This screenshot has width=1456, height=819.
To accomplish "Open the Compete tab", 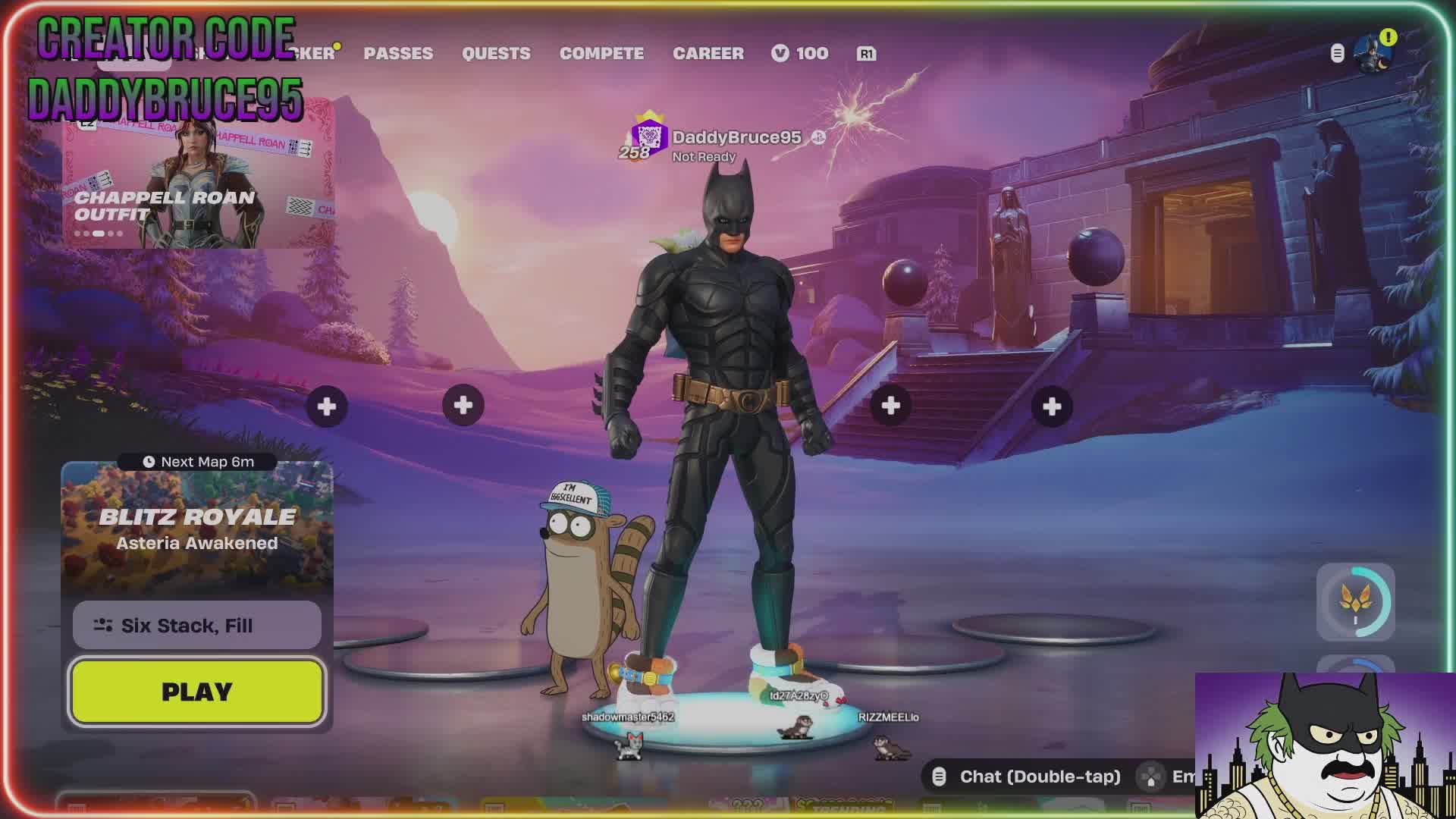I will coord(601,53).
